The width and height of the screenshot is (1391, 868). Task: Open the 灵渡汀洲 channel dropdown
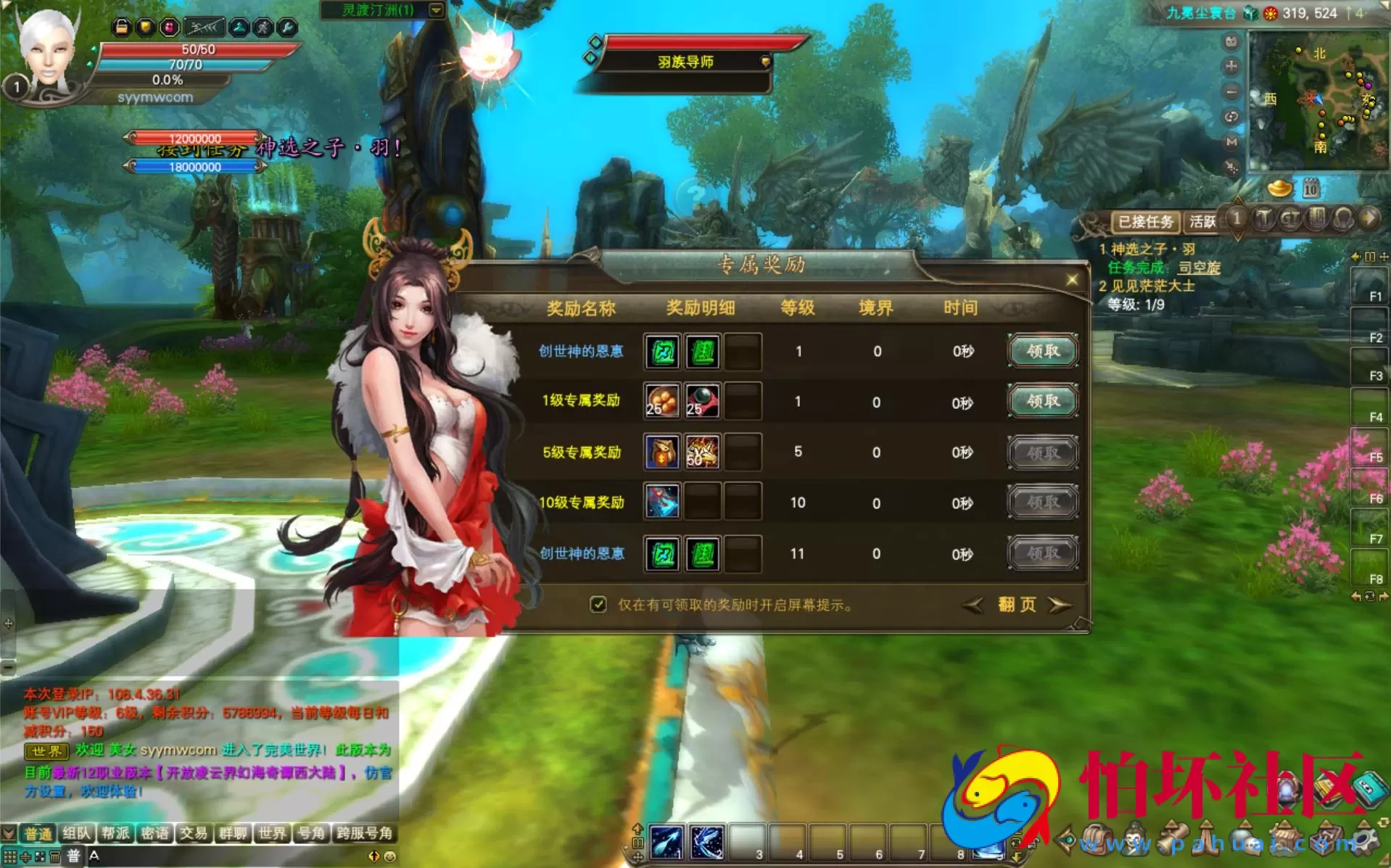coord(436,10)
